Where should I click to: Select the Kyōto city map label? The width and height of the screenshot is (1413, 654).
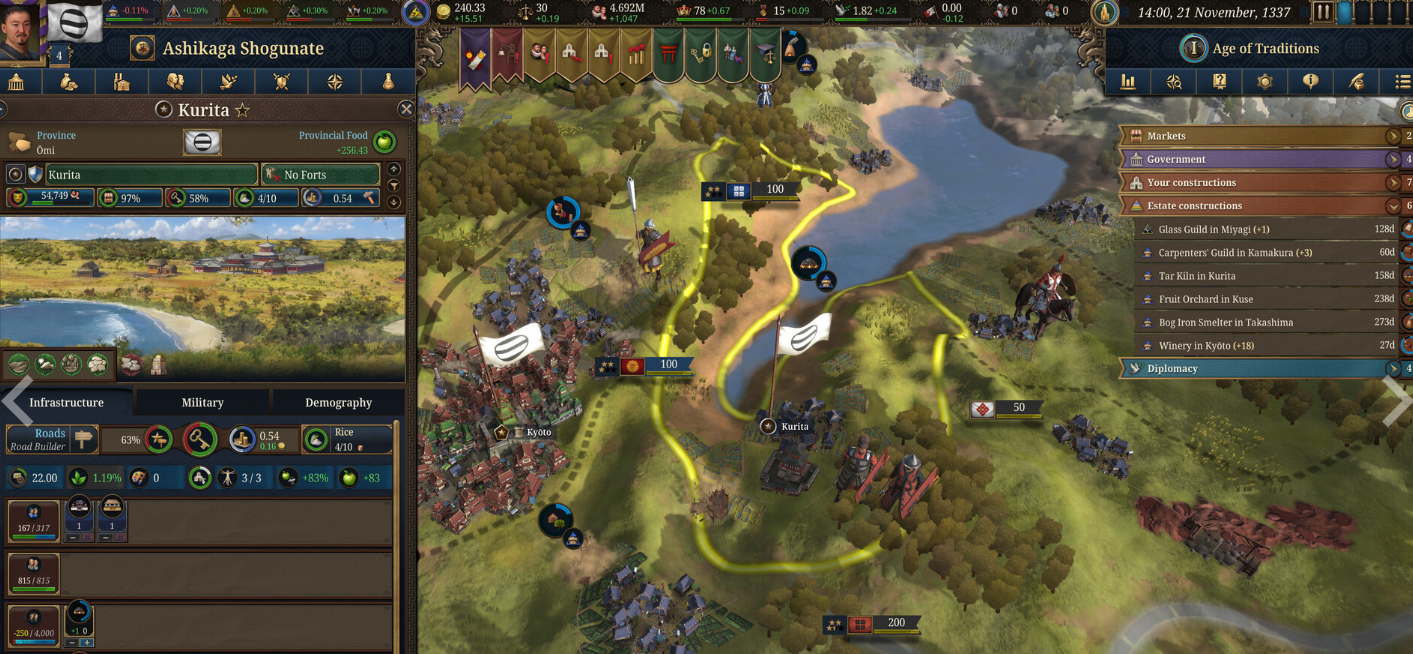pyautogui.click(x=538, y=432)
